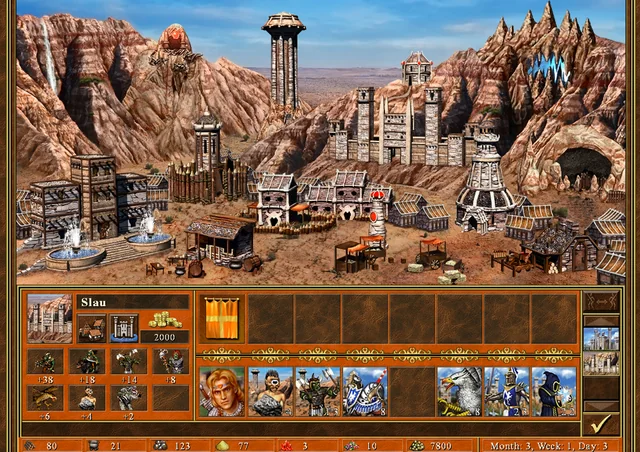Select the armored swordsman army stack

tap(507, 391)
